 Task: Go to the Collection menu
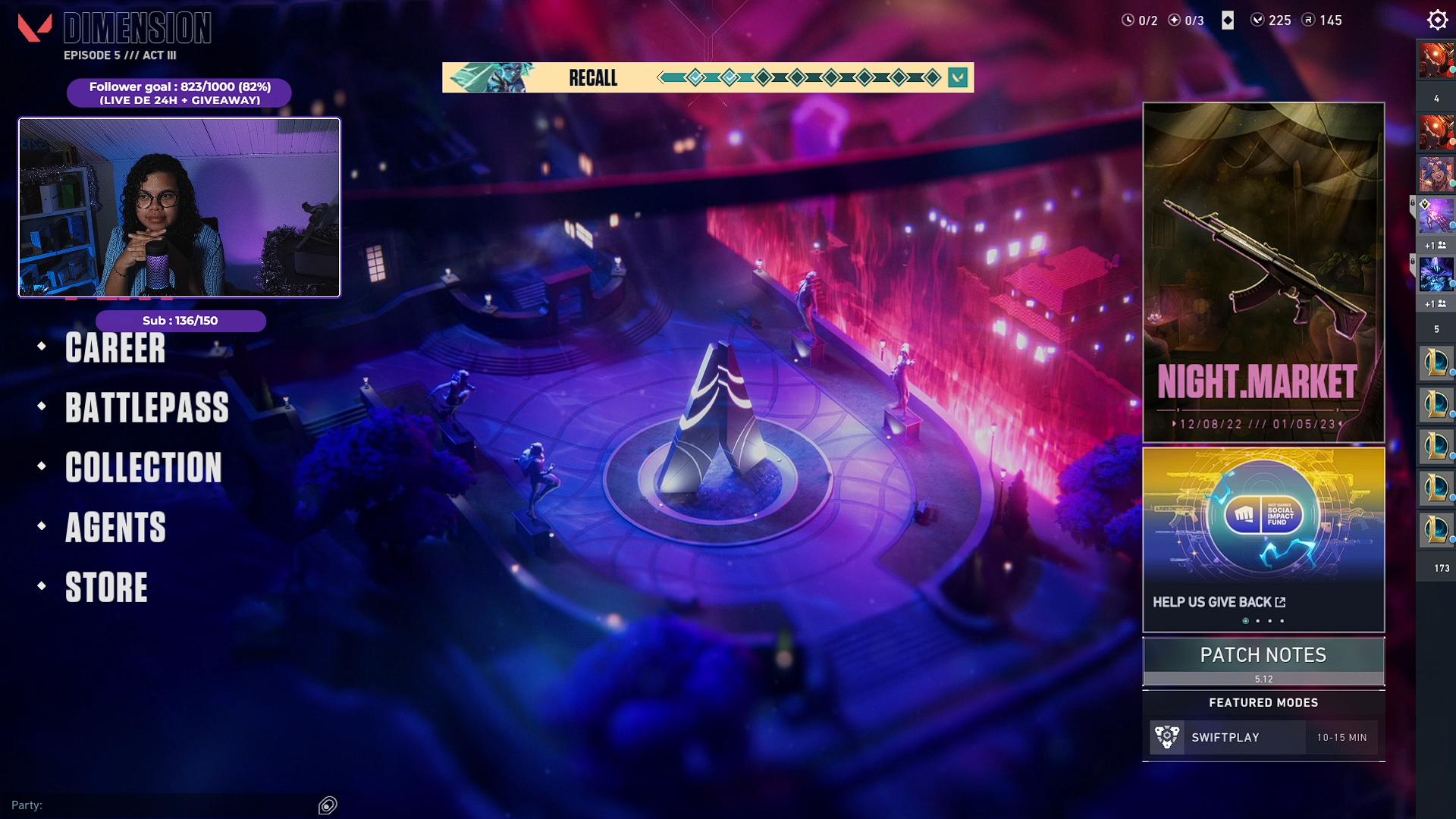(143, 468)
